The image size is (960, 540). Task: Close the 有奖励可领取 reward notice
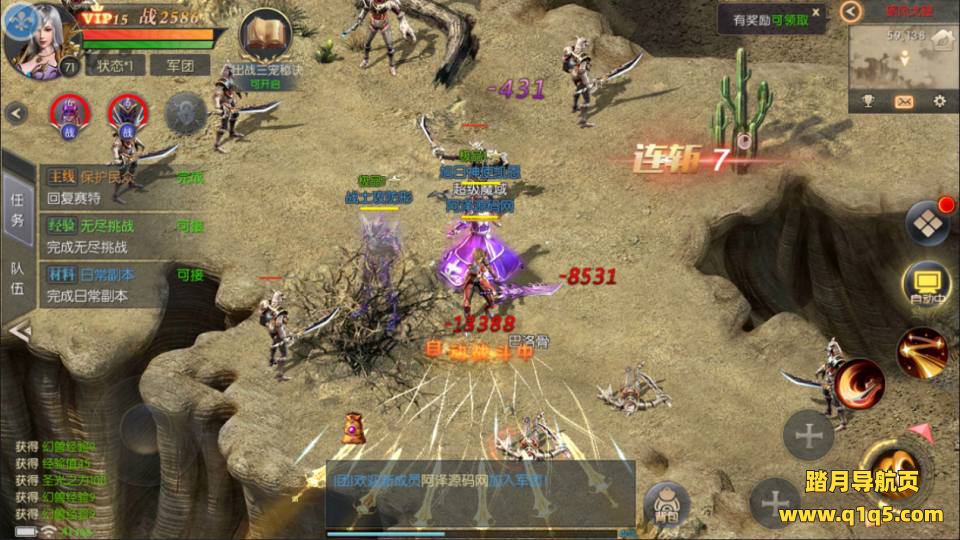click(x=817, y=13)
